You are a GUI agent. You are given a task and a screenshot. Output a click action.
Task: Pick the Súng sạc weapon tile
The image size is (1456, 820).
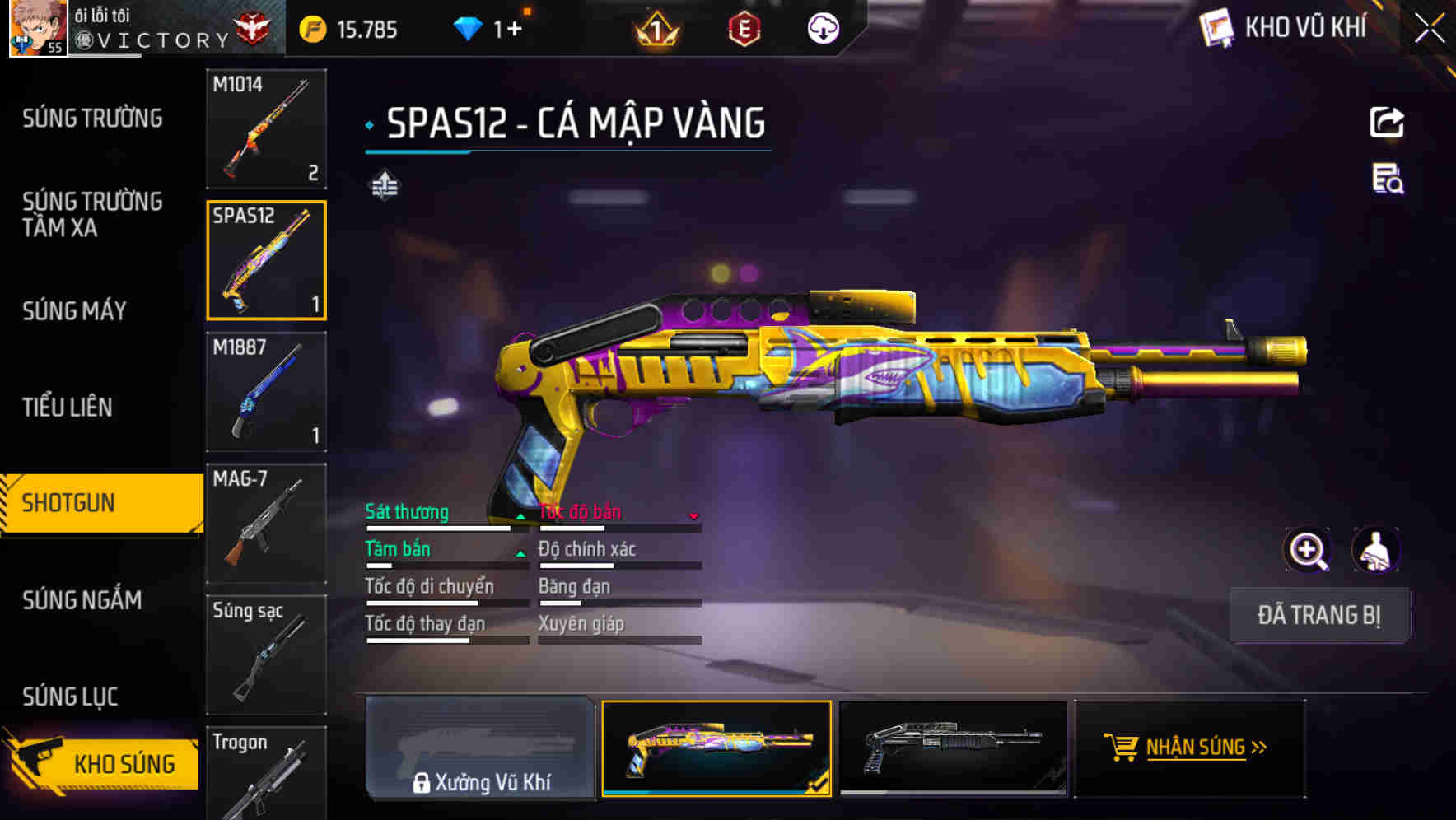[x=266, y=655]
